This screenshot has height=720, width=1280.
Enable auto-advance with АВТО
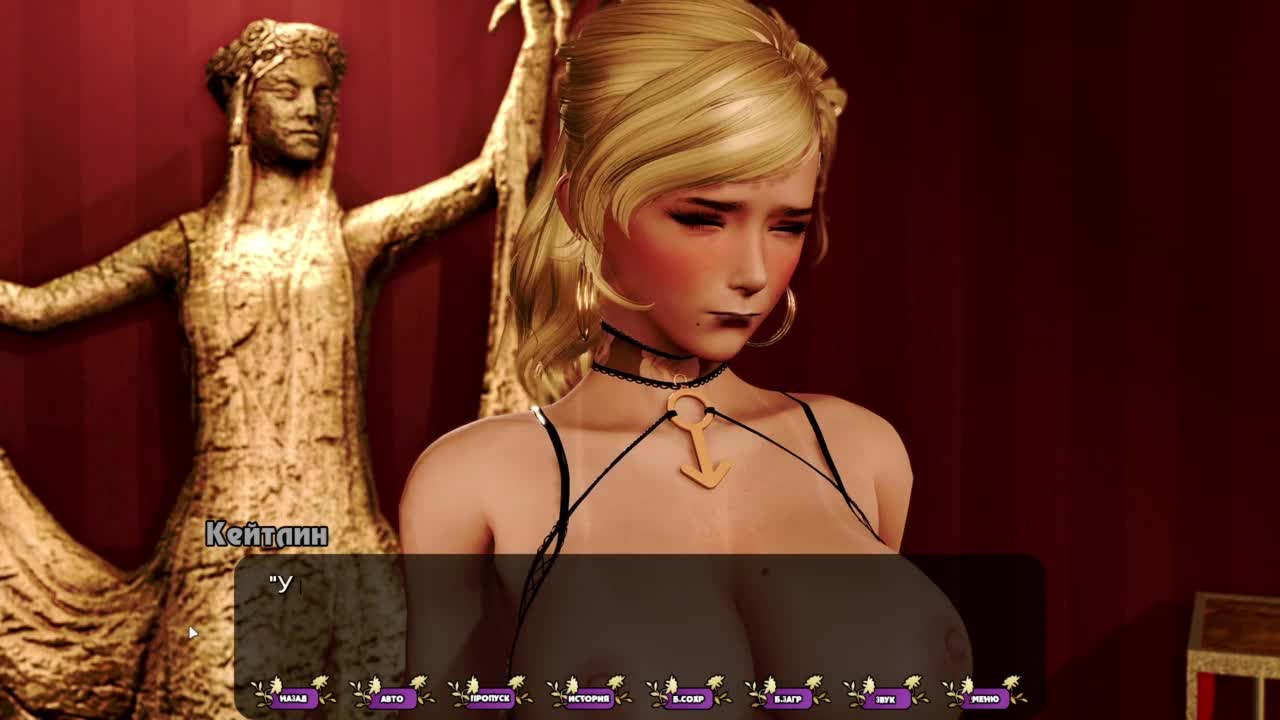point(392,698)
